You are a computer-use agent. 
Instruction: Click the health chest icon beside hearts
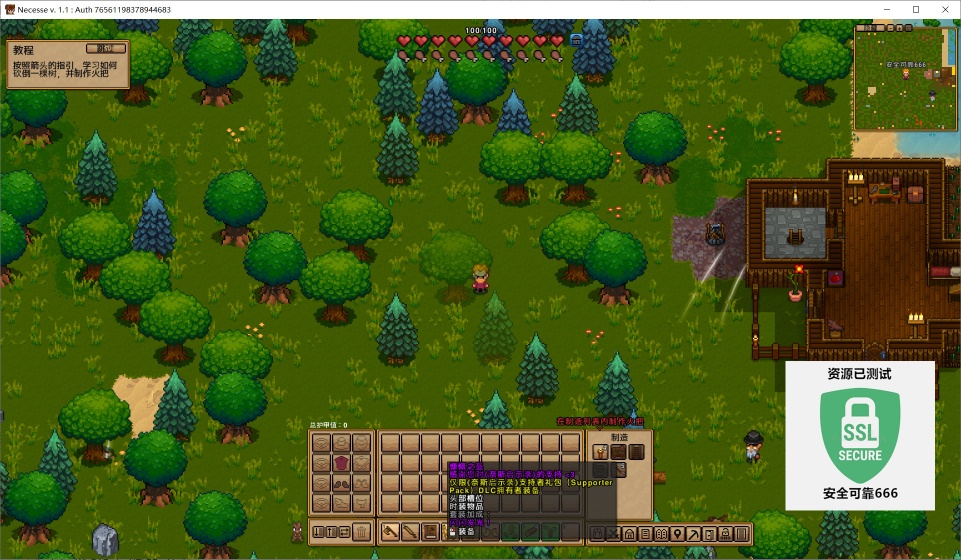tap(576, 40)
